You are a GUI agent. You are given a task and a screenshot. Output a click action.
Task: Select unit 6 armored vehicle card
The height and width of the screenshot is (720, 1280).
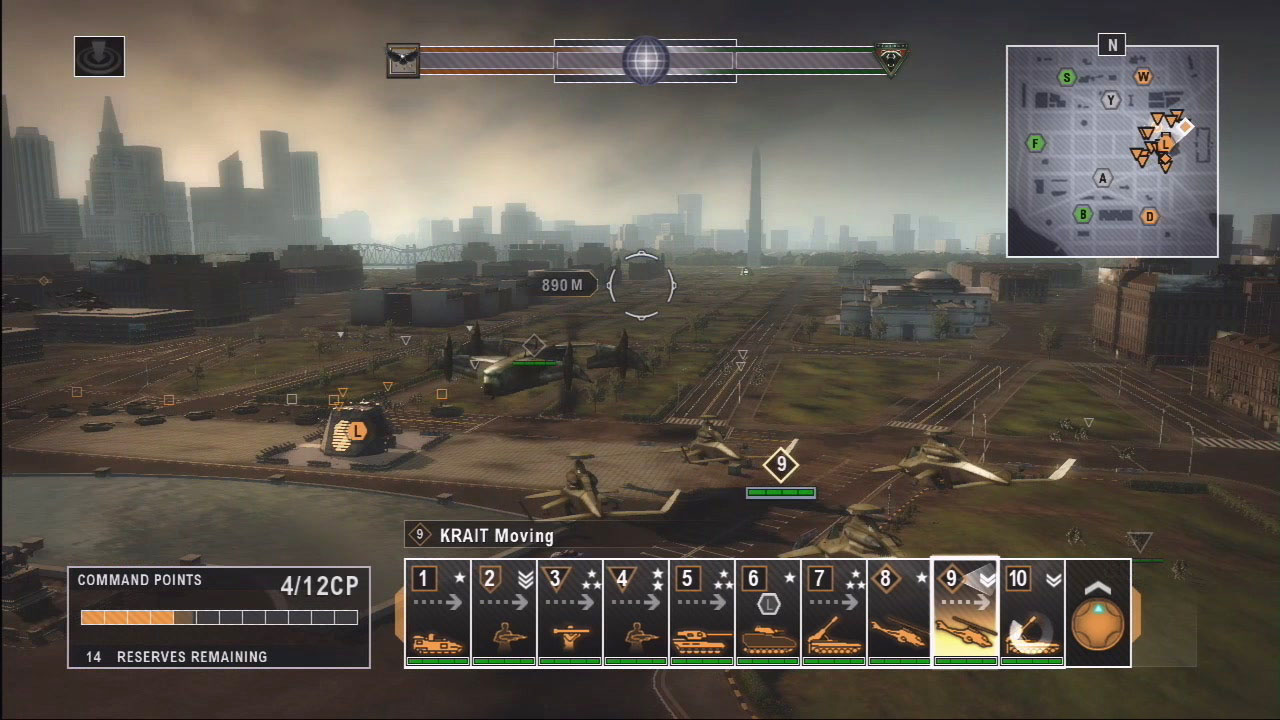[768, 612]
